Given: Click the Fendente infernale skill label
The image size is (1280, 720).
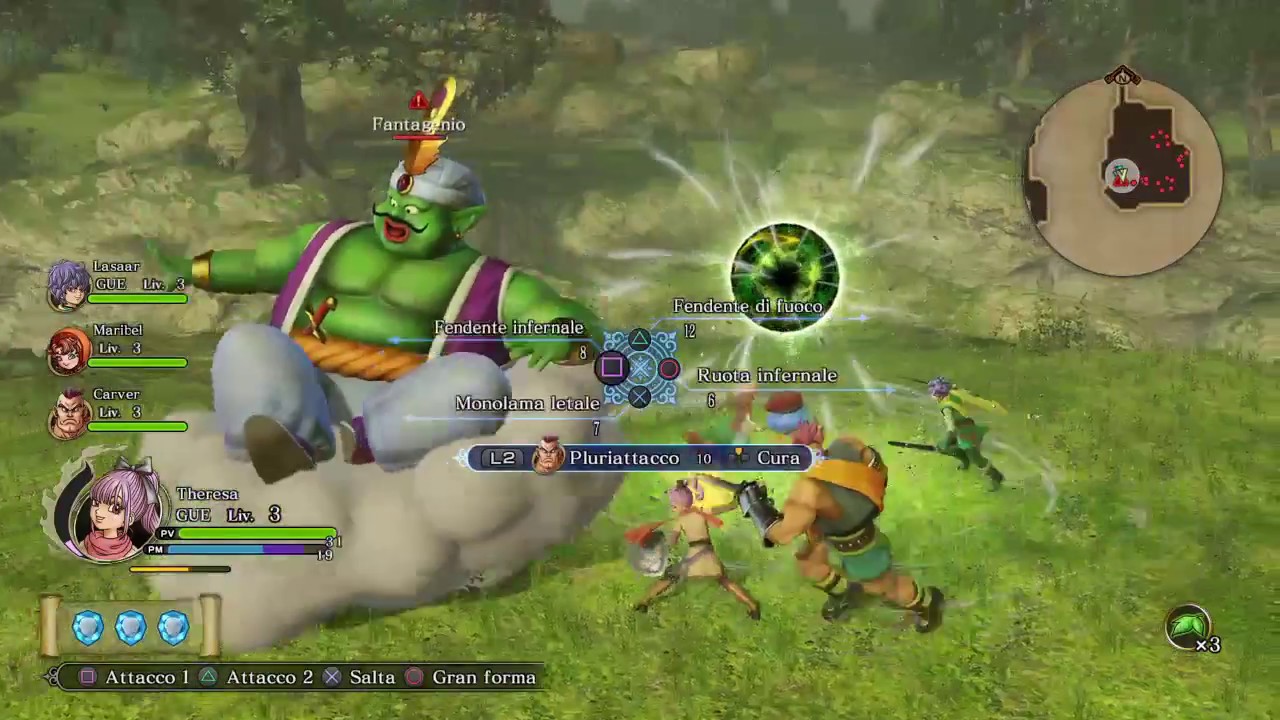Looking at the screenshot, I should pos(509,327).
